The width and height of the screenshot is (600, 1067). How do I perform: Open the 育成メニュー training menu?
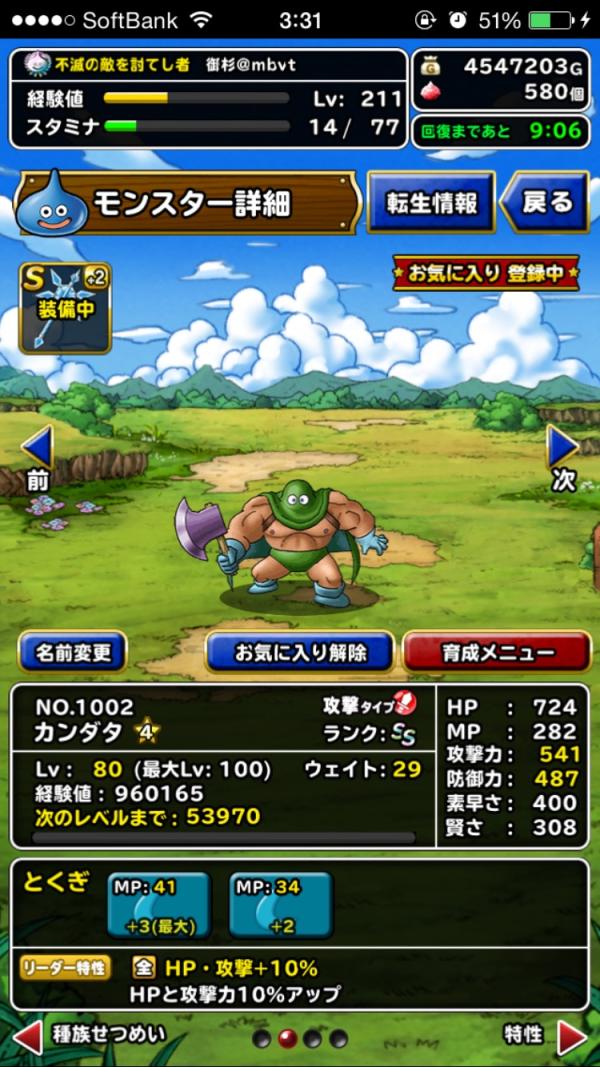[x=496, y=653]
